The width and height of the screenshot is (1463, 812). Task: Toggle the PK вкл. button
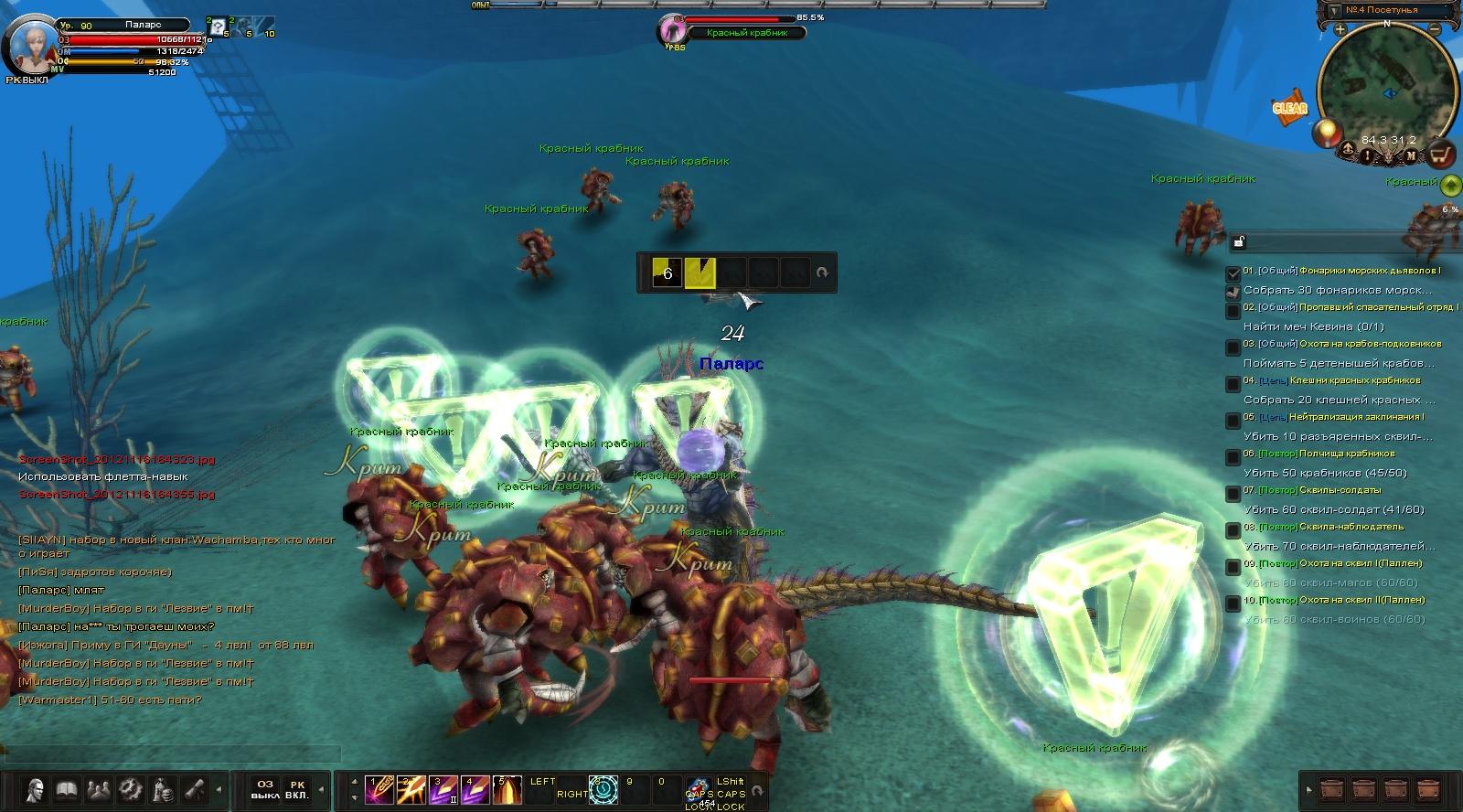[296, 789]
